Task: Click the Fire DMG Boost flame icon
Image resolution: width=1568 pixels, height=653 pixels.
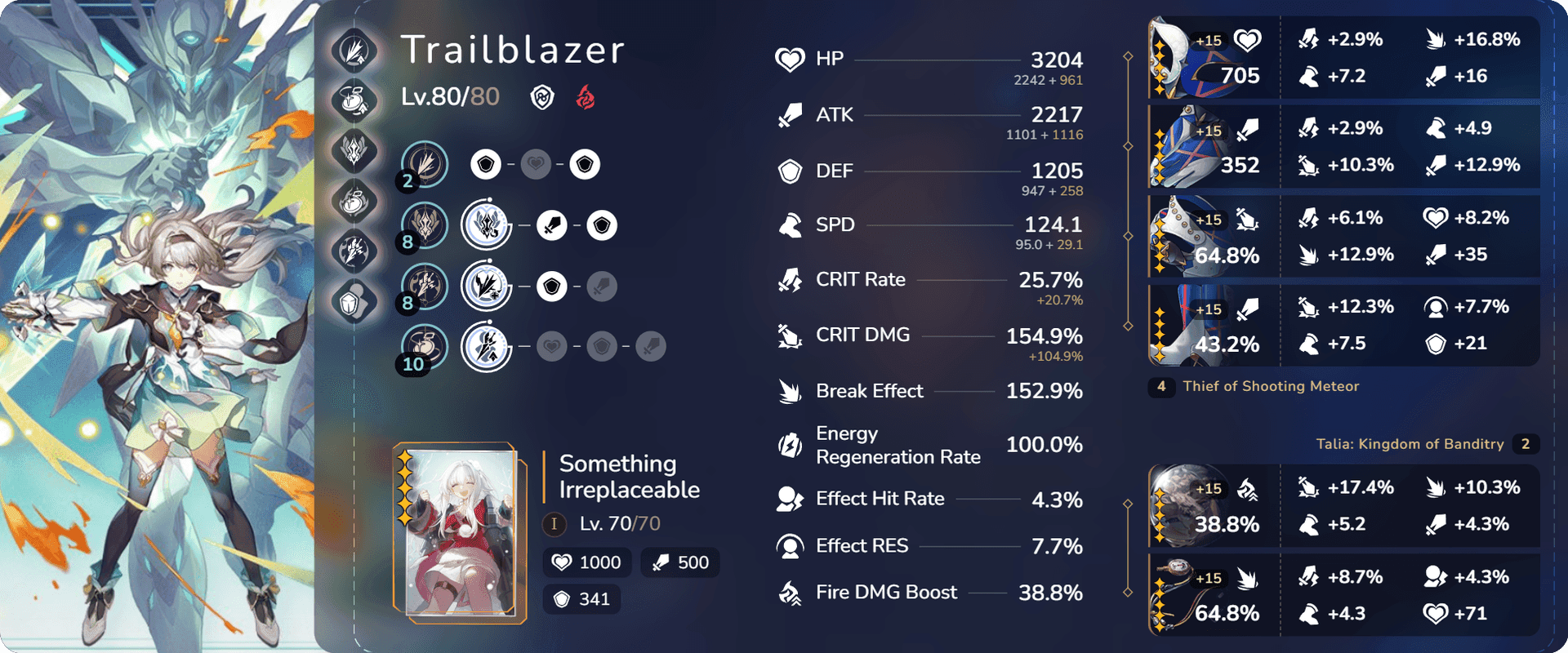Action: pyautogui.click(x=788, y=593)
